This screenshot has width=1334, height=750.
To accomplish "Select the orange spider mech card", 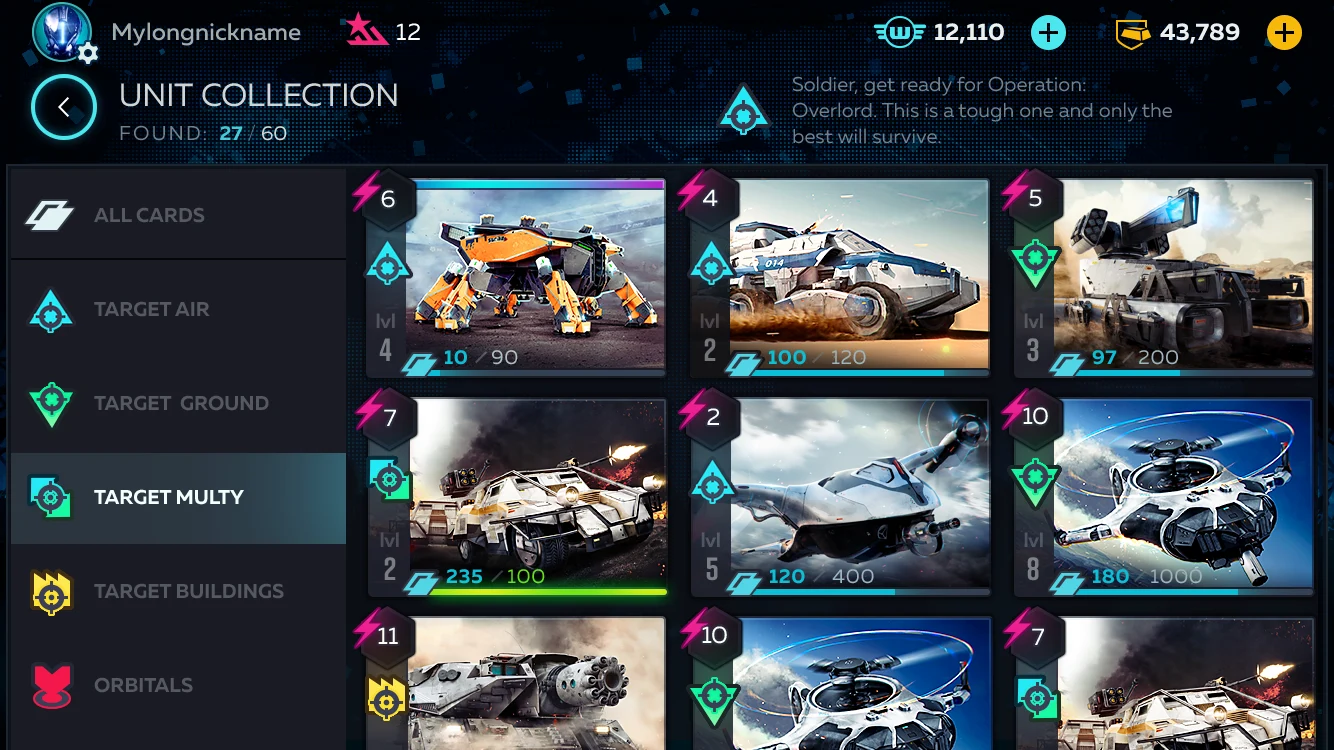I will point(535,275).
